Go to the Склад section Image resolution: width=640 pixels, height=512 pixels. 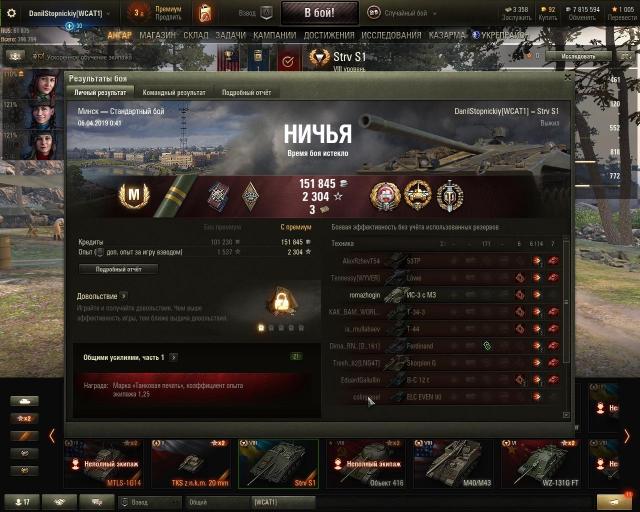tap(196, 36)
